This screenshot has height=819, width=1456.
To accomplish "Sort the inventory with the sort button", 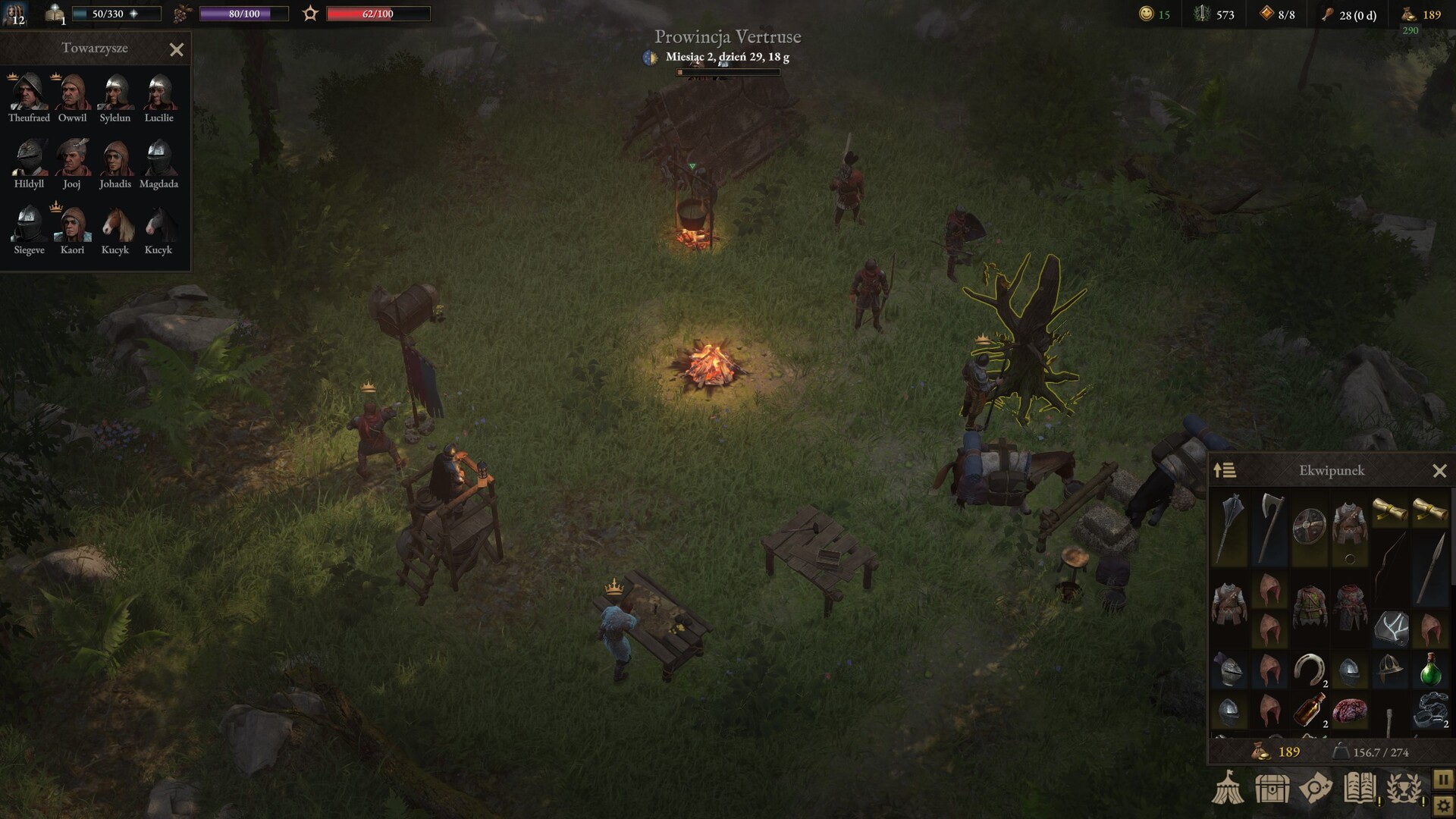I will tap(1225, 471).
